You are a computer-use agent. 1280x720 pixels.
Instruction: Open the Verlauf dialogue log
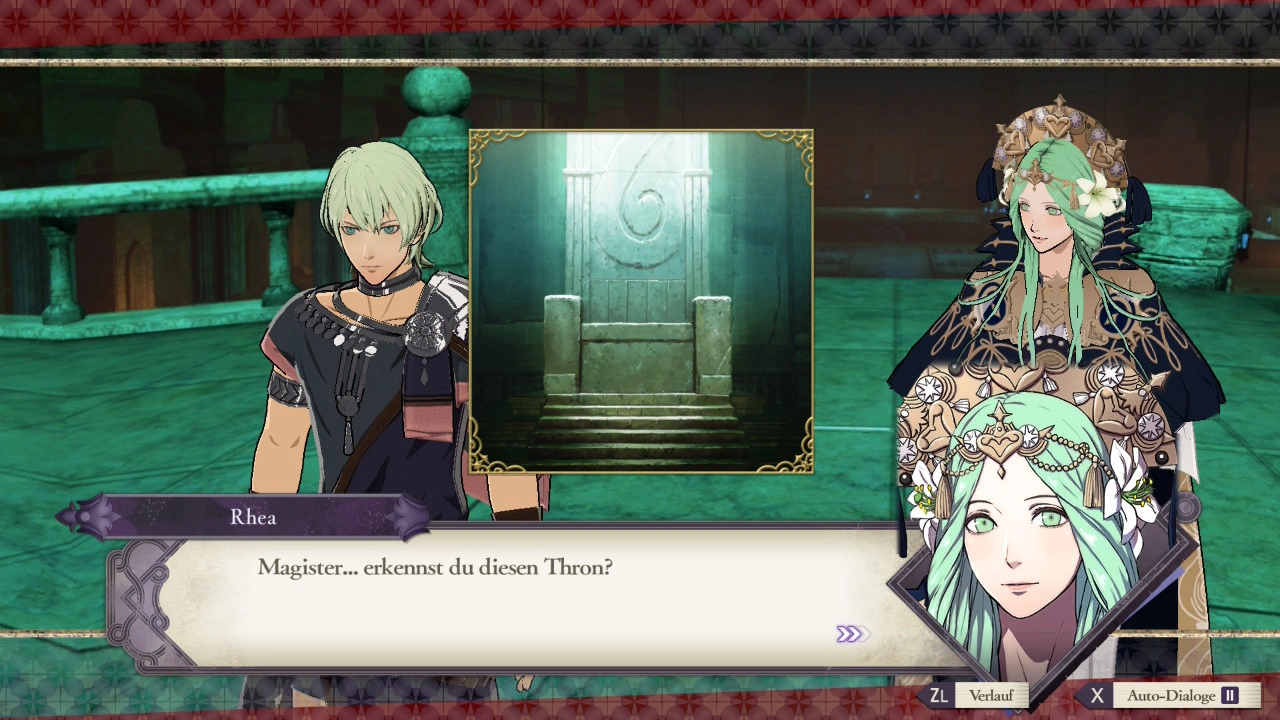(989, 695)
